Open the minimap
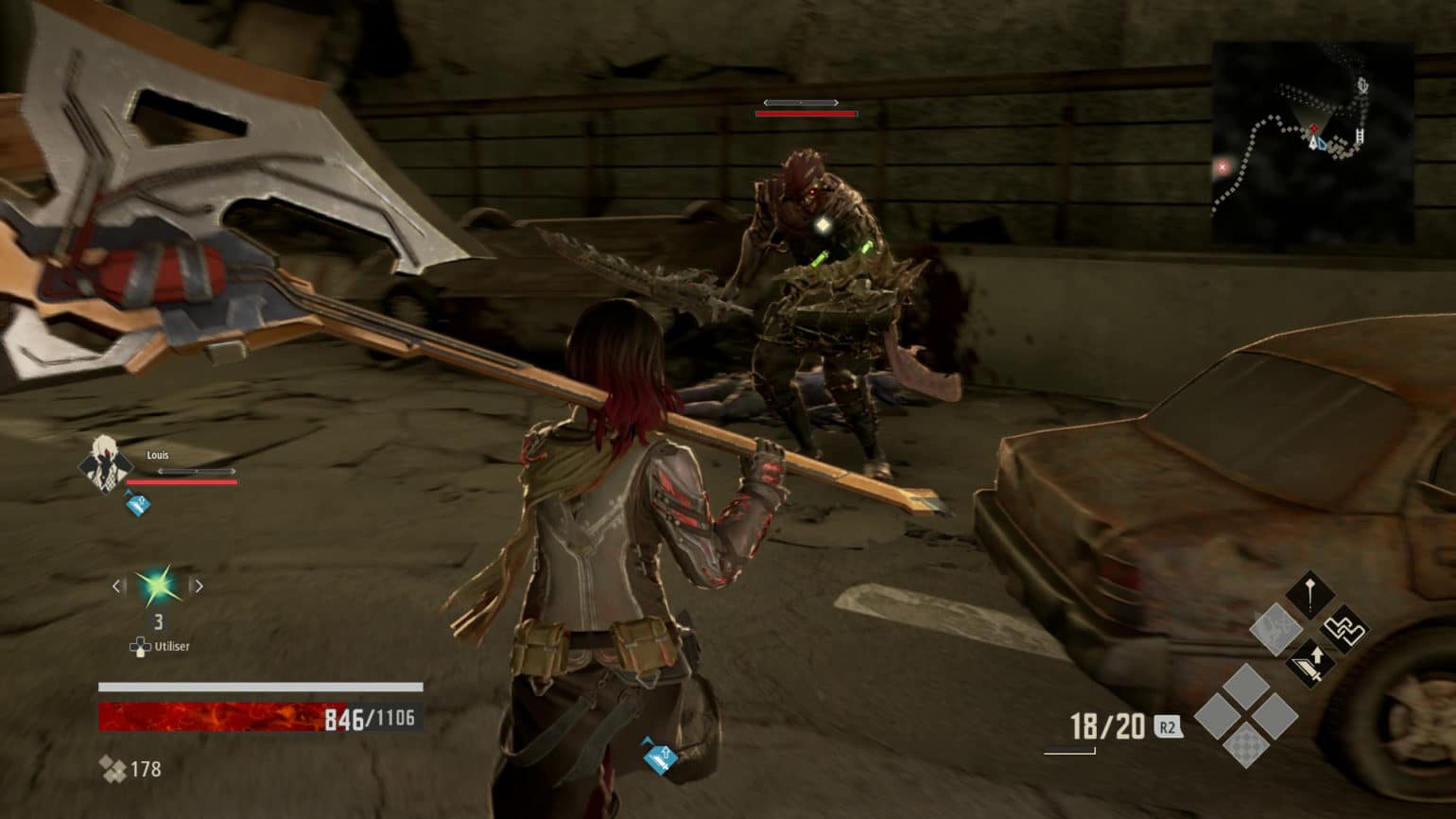The height and width of the screenshot is (819, 1456). click(x=1312, y=142)
